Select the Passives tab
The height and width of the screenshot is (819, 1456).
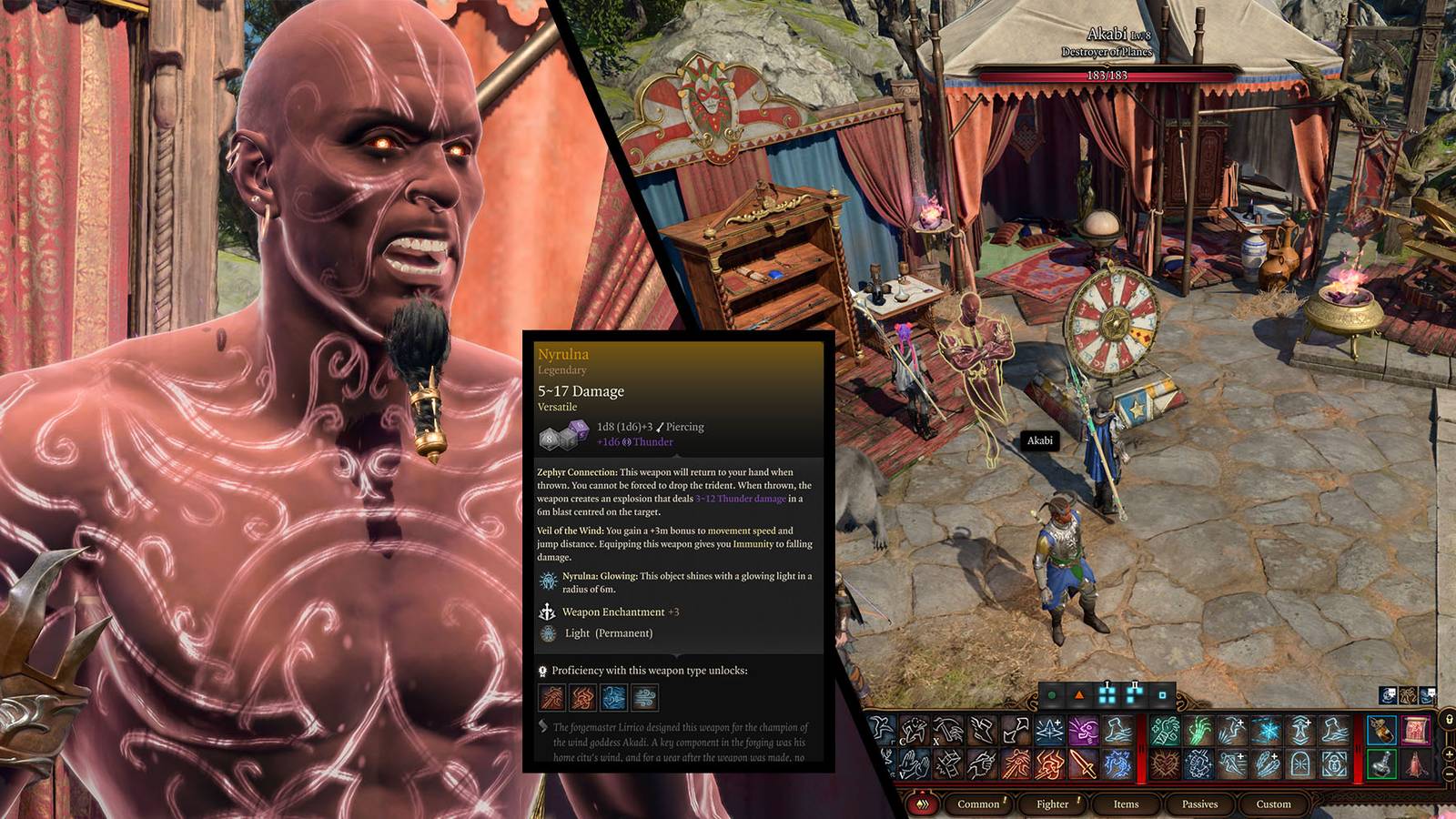coord(1199,804)
